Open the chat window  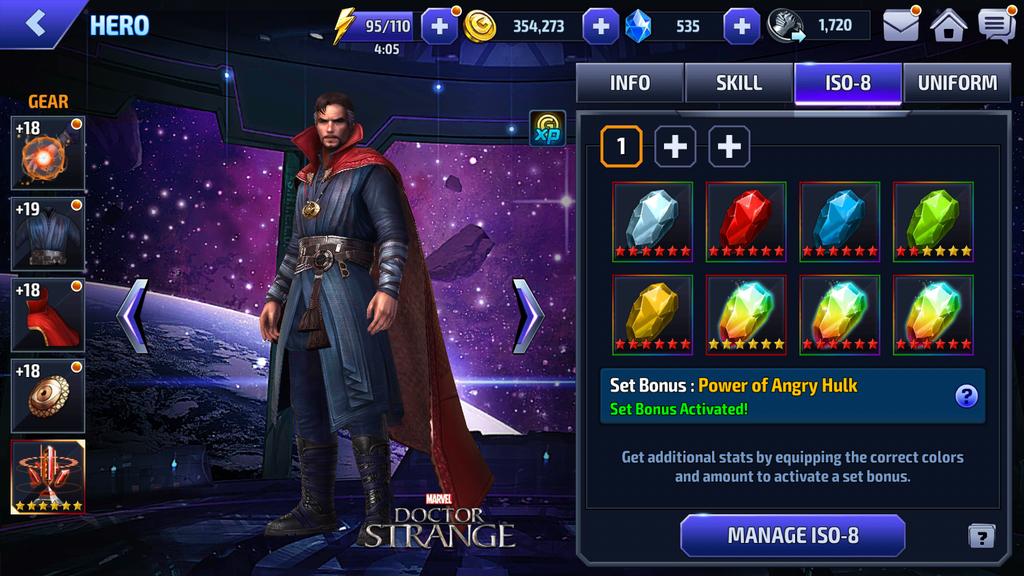[x=996, y=26]
